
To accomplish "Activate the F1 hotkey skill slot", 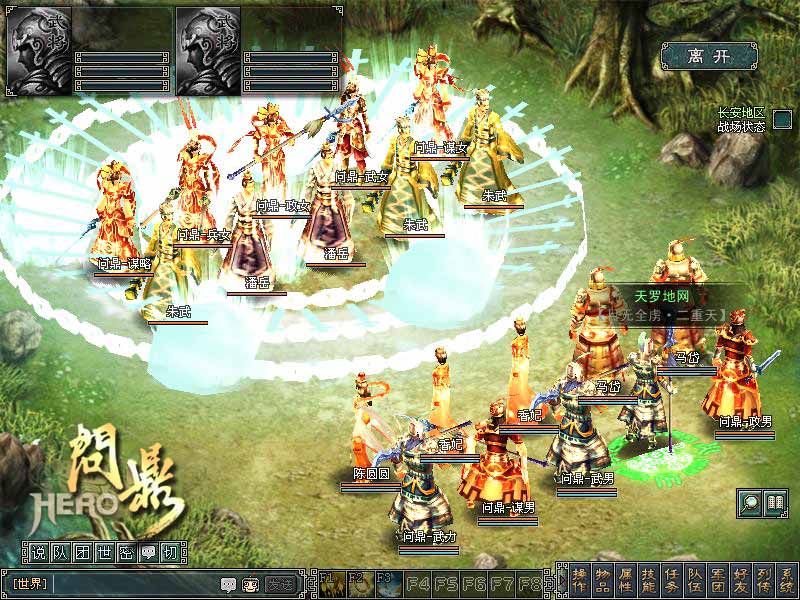I will (329, 581).
